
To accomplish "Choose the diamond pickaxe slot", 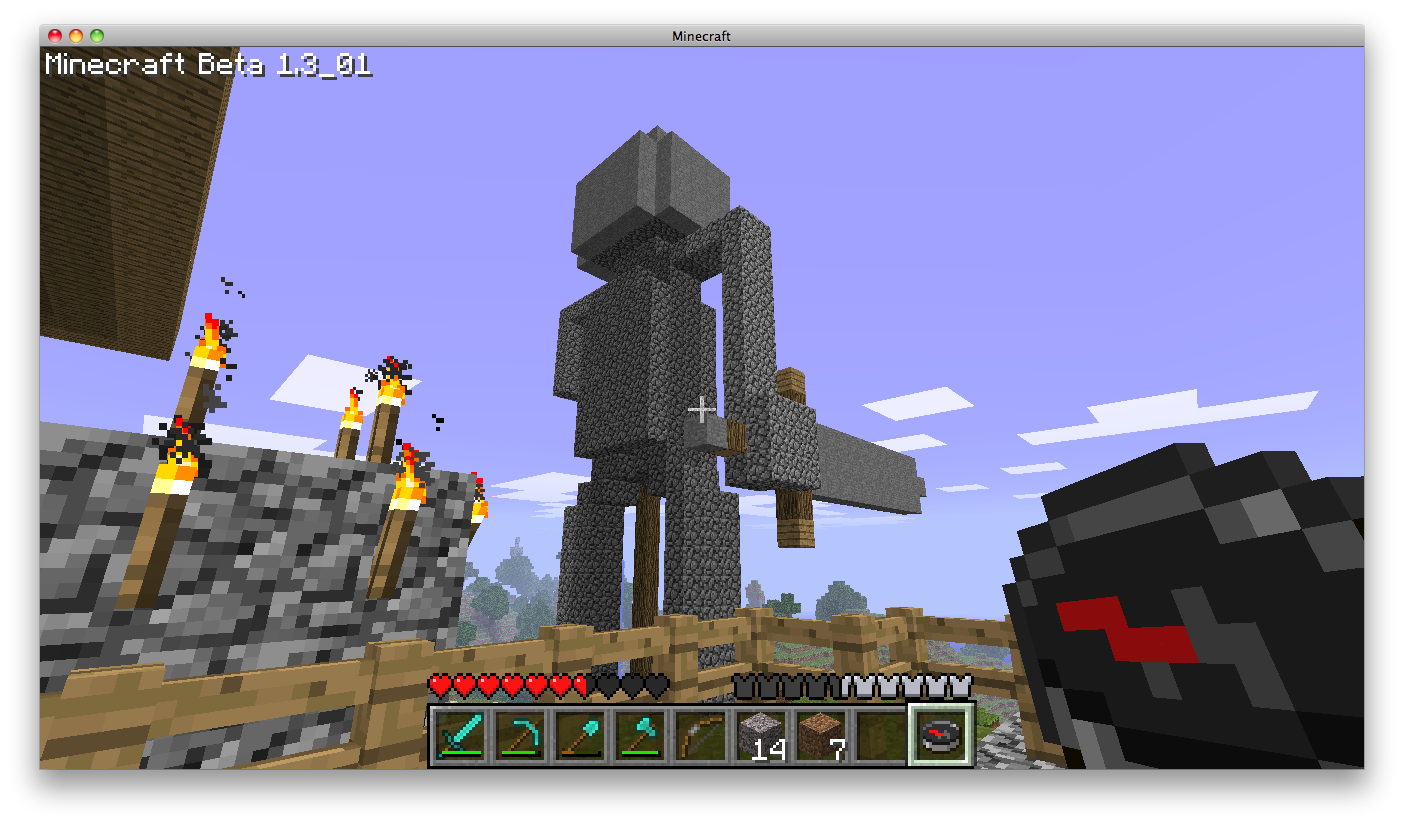I will click(x=520, y=736).
